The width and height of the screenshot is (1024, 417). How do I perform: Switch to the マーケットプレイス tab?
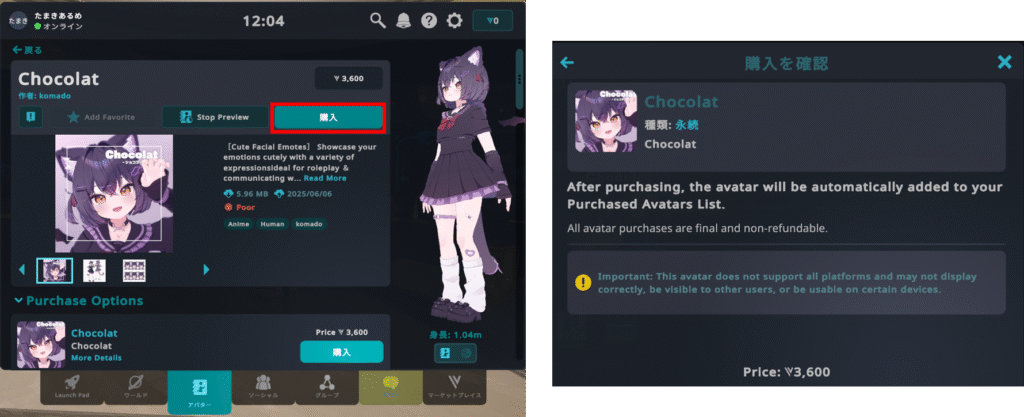(x=454, y=389)
